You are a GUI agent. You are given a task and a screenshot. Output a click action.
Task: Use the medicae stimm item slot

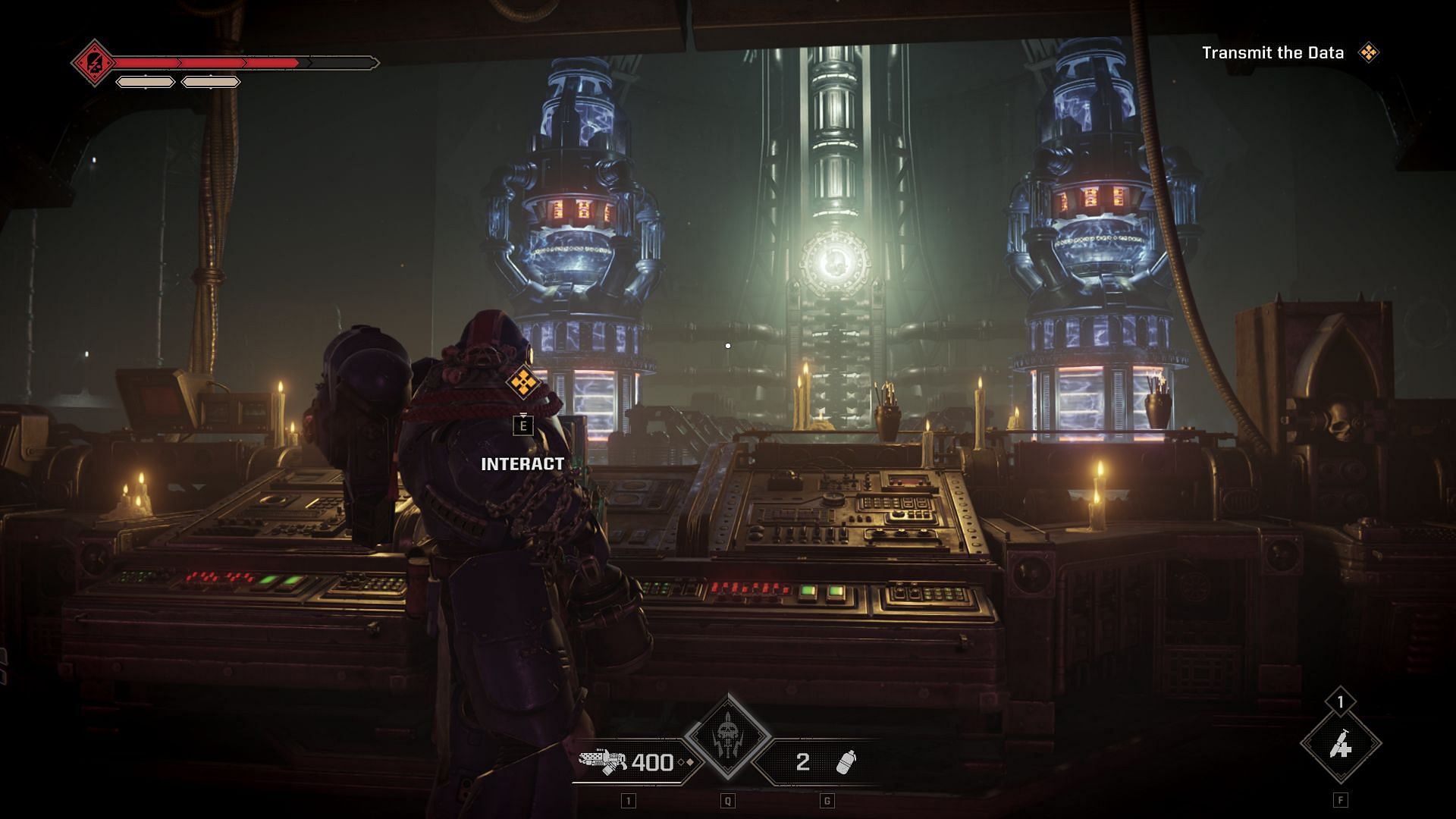[x=1341, y=747]
